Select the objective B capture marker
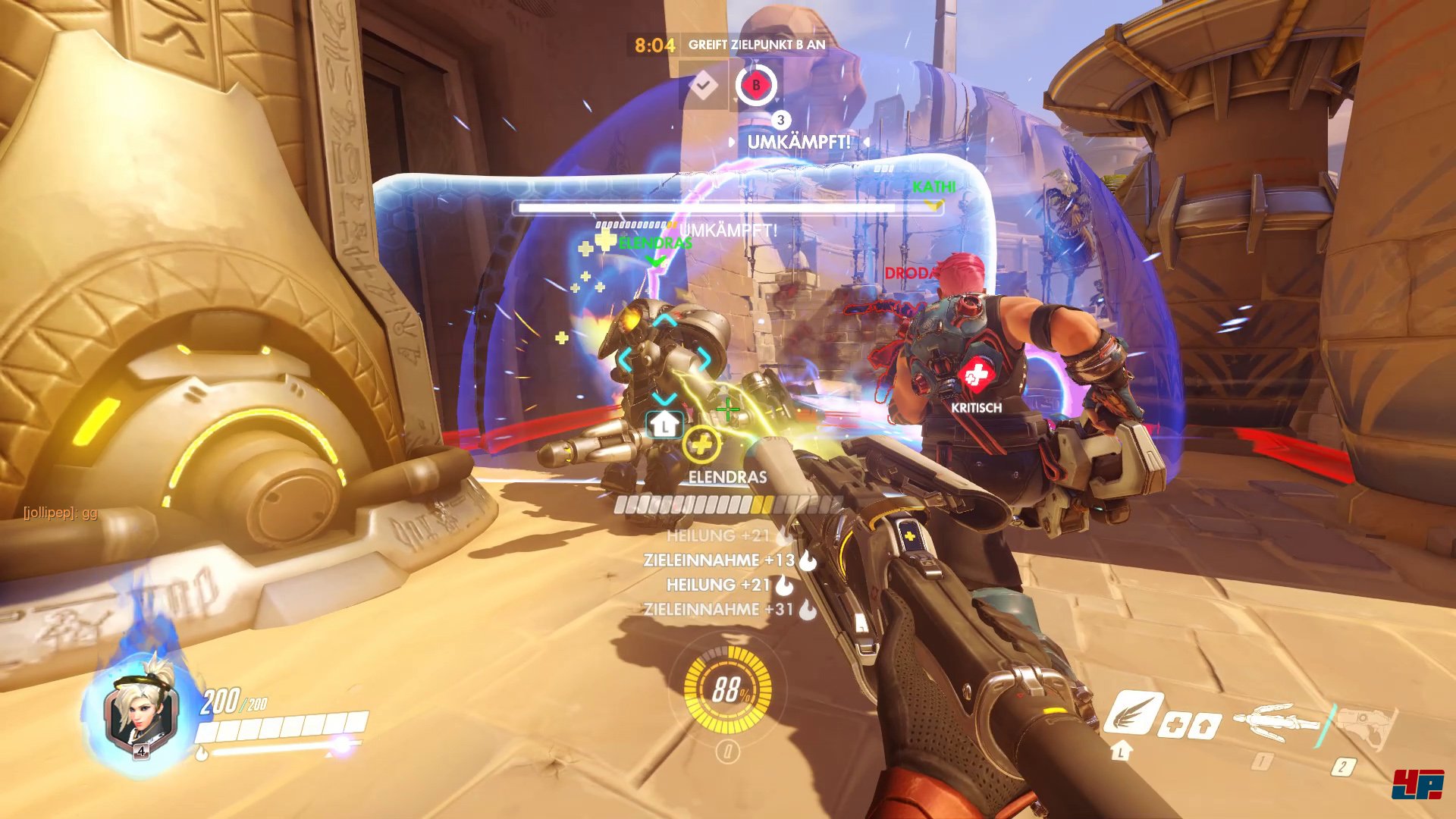The width and height of the screenshot is (1456, 819). [x=755, y=85]
